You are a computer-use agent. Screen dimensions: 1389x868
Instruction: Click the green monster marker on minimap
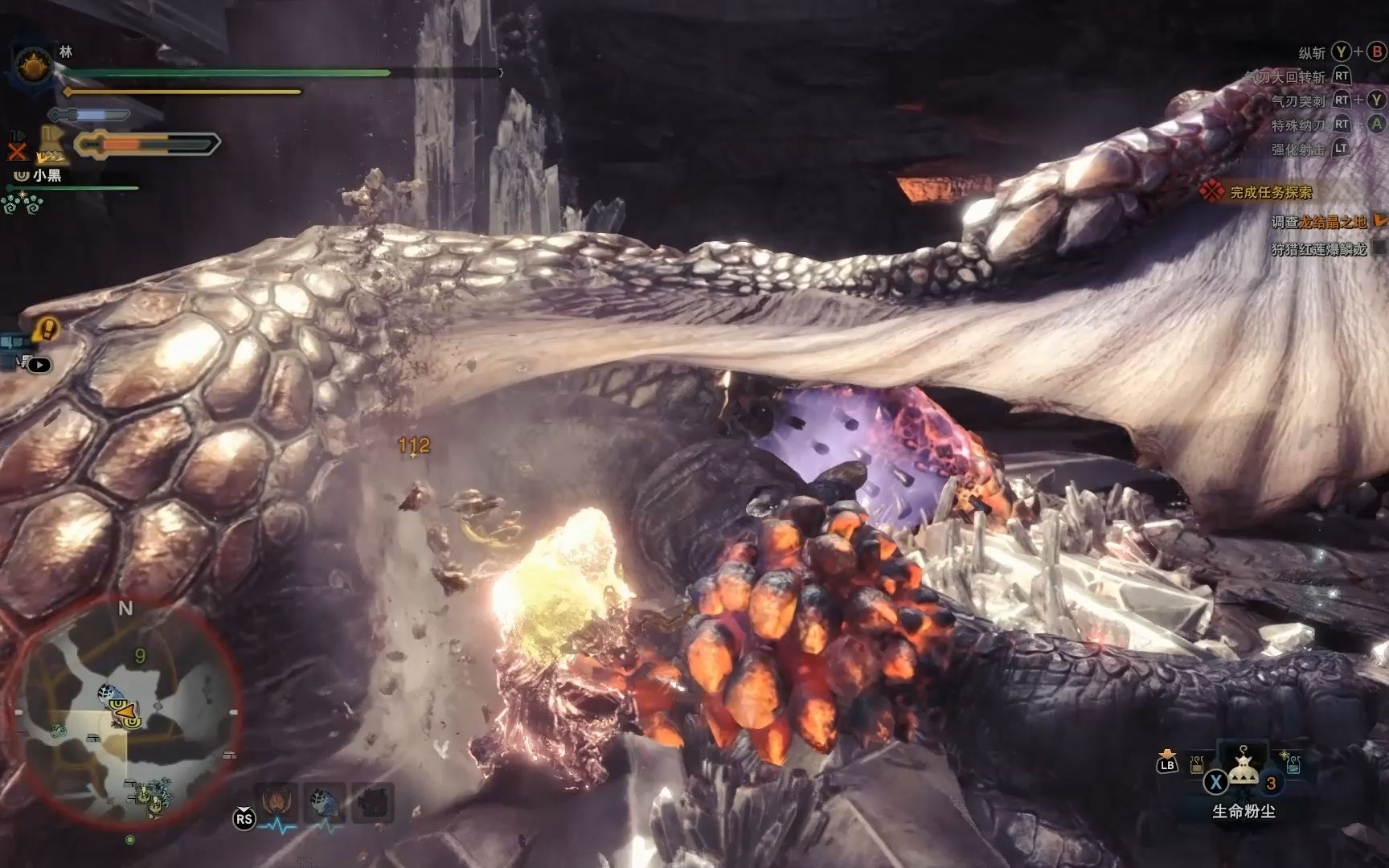tap(58, 731)
